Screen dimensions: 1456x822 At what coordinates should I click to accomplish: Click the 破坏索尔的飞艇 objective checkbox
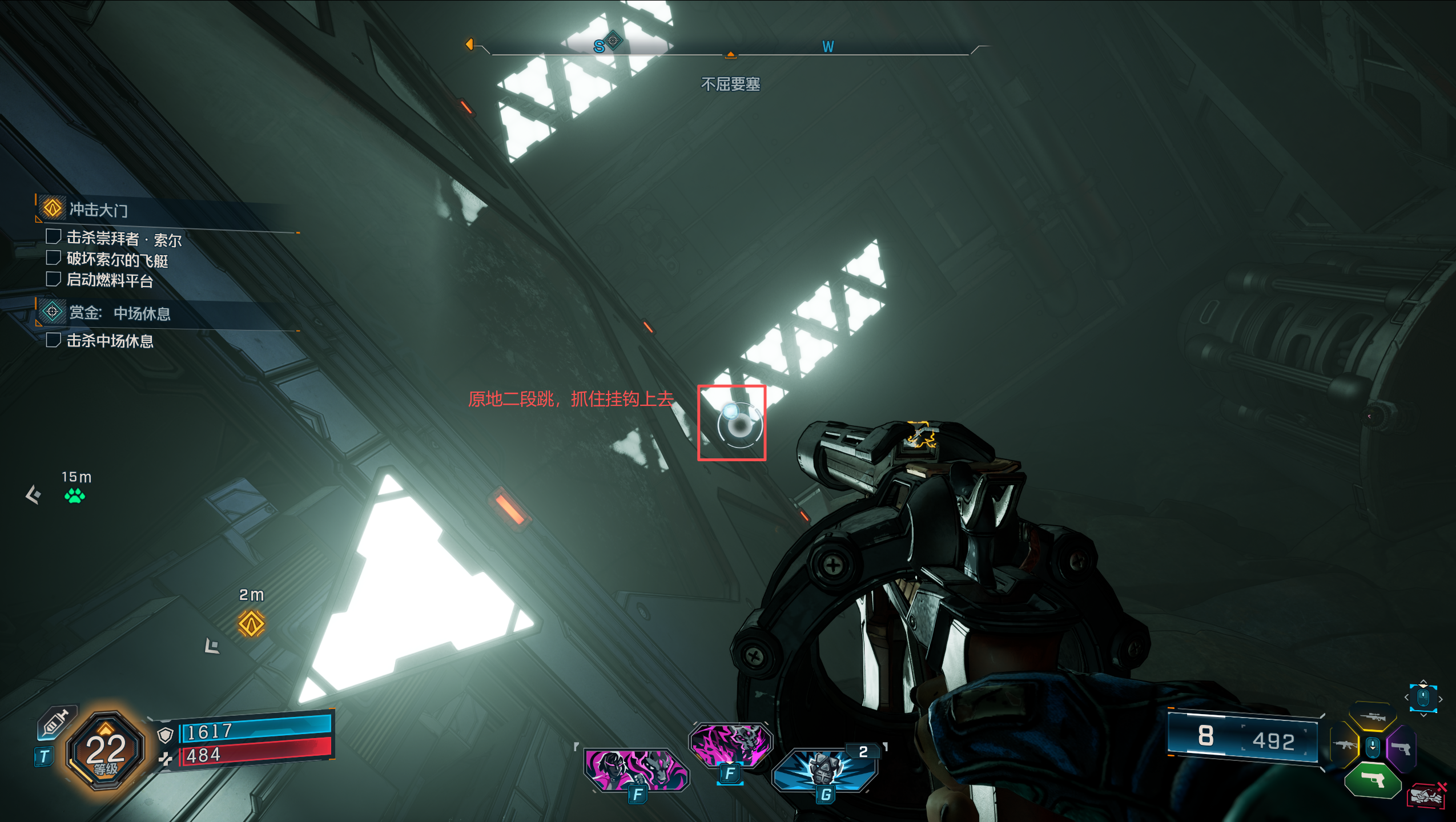[53, 258]
